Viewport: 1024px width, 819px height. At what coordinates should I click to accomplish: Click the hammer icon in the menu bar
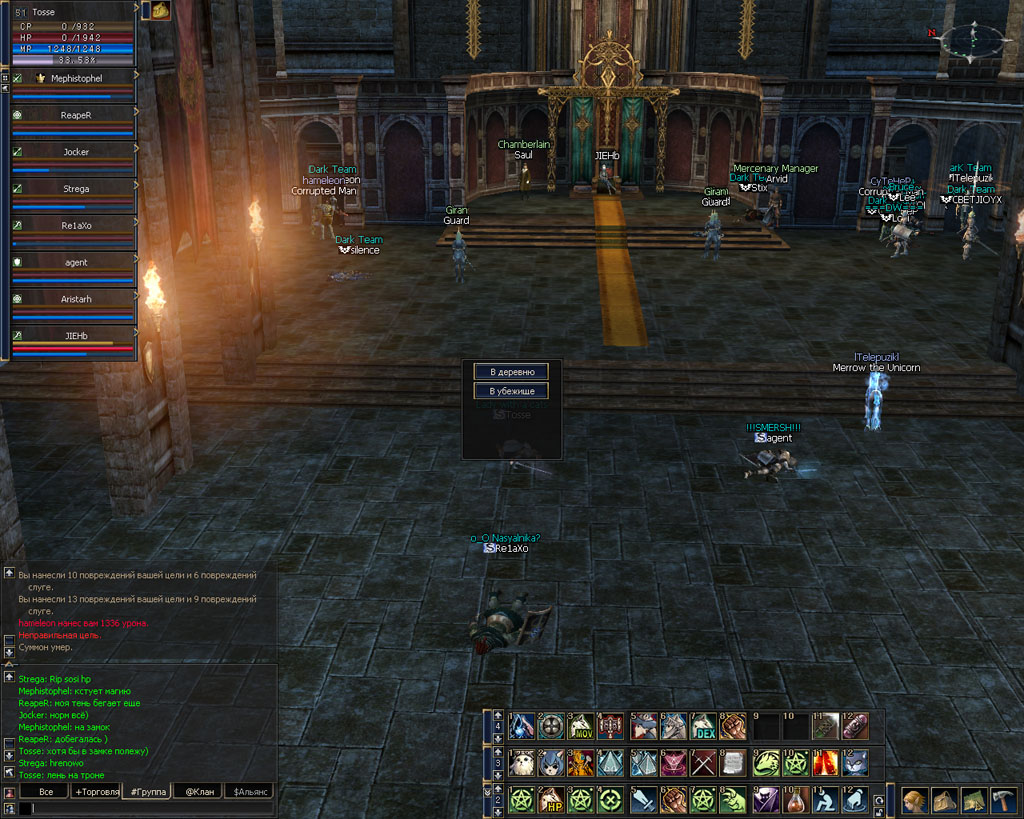(x=1004, y=800)
